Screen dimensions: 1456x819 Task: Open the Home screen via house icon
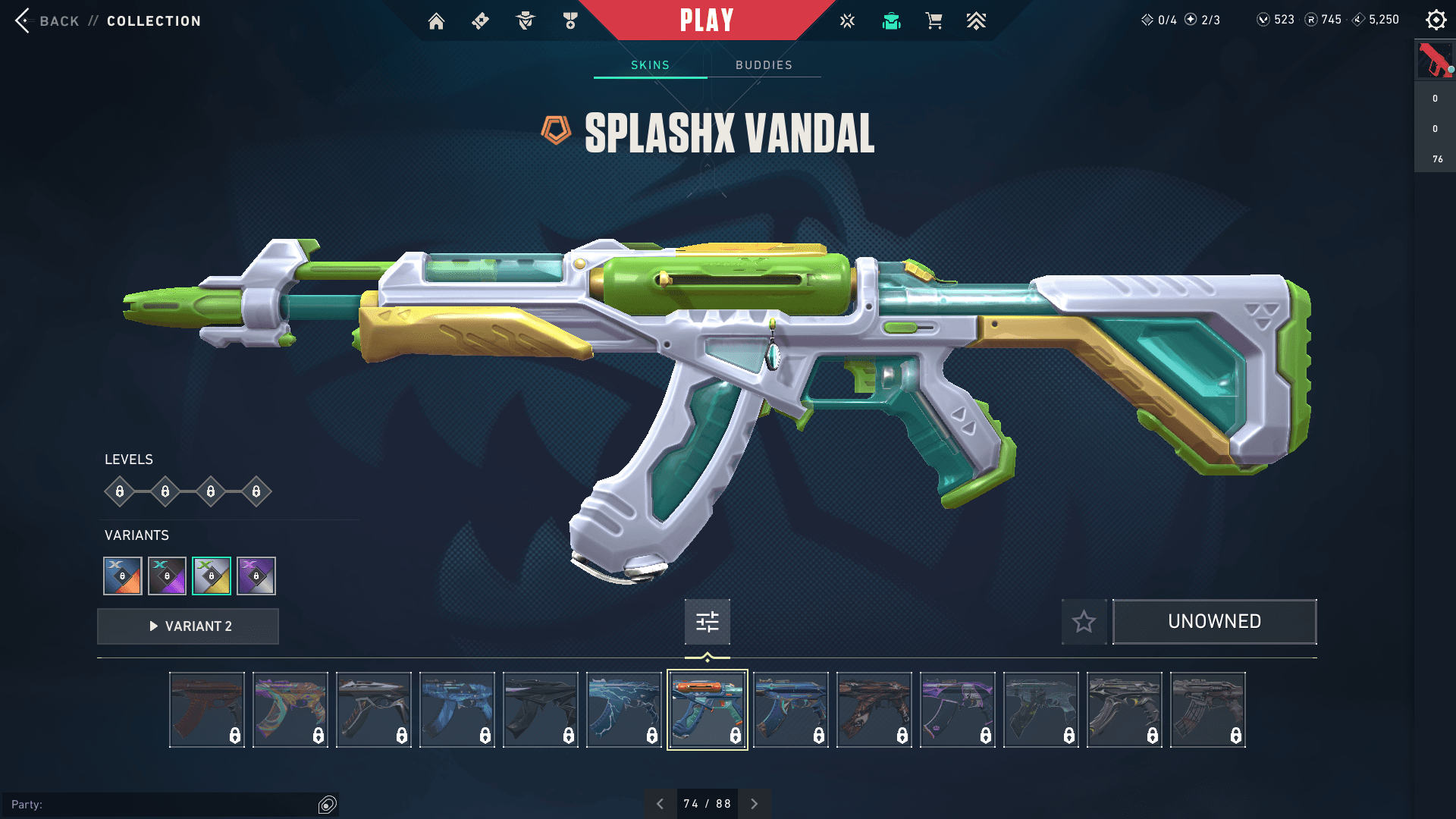coord(436,20)
